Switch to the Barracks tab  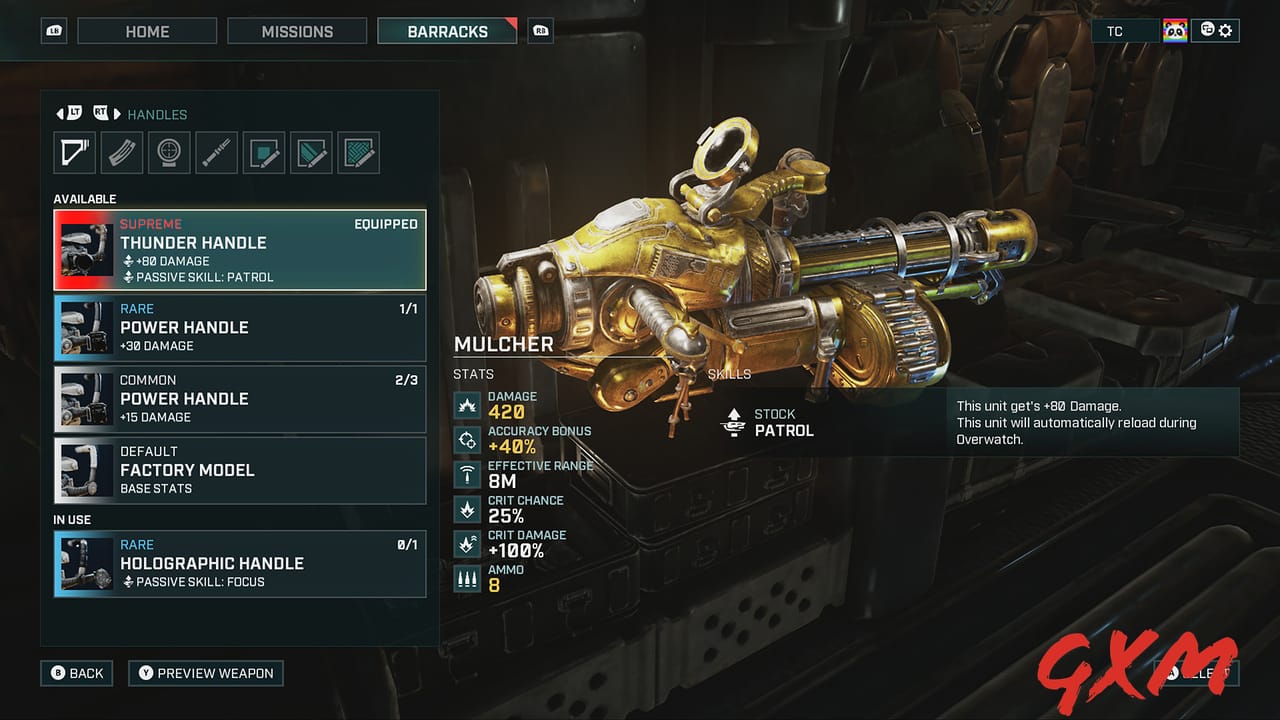[x=446, y=31]
